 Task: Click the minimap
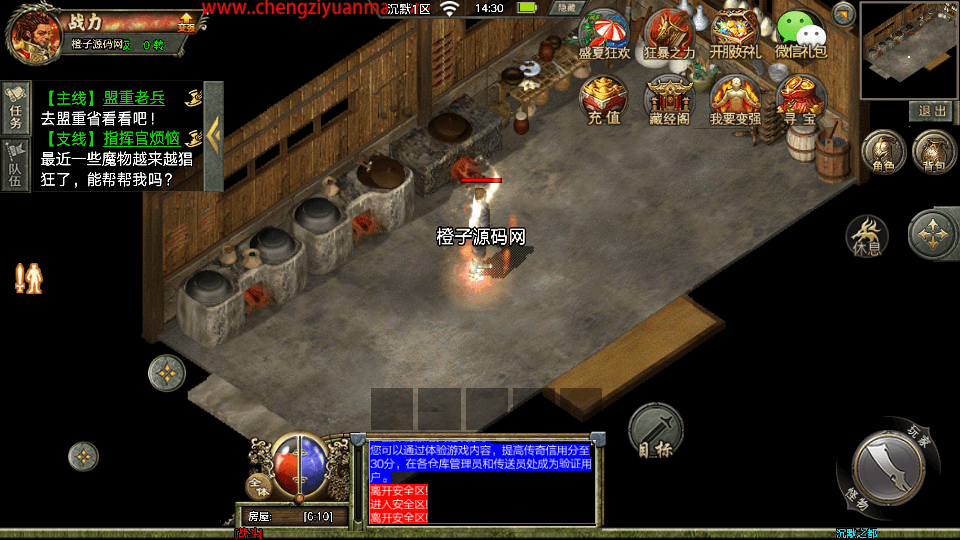point(908,50)
